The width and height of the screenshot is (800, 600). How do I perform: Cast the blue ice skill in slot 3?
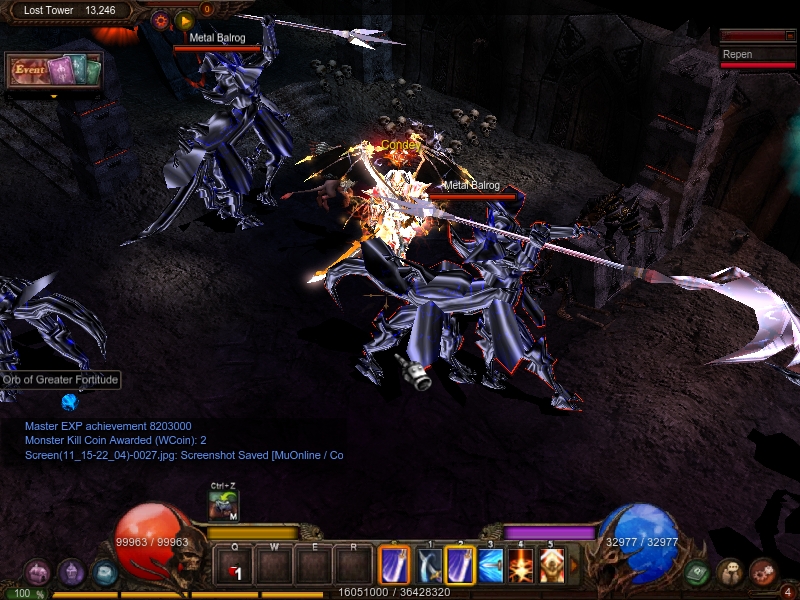pyautogui.click(x=491, y=566)
